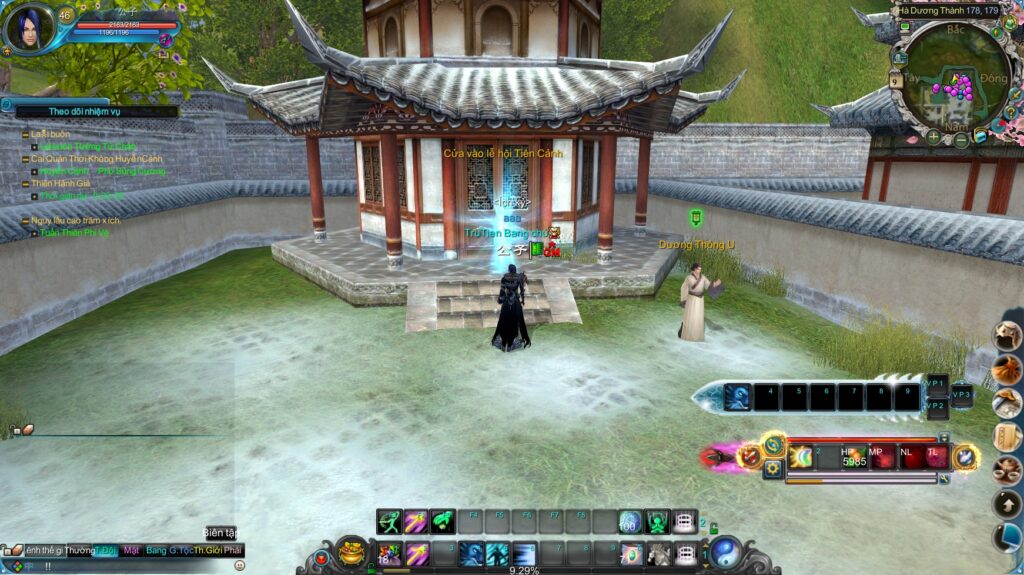The height and width of the screenshot is (575, 1024).
Task: Use the potion slot showing 100
Action: 629,521
